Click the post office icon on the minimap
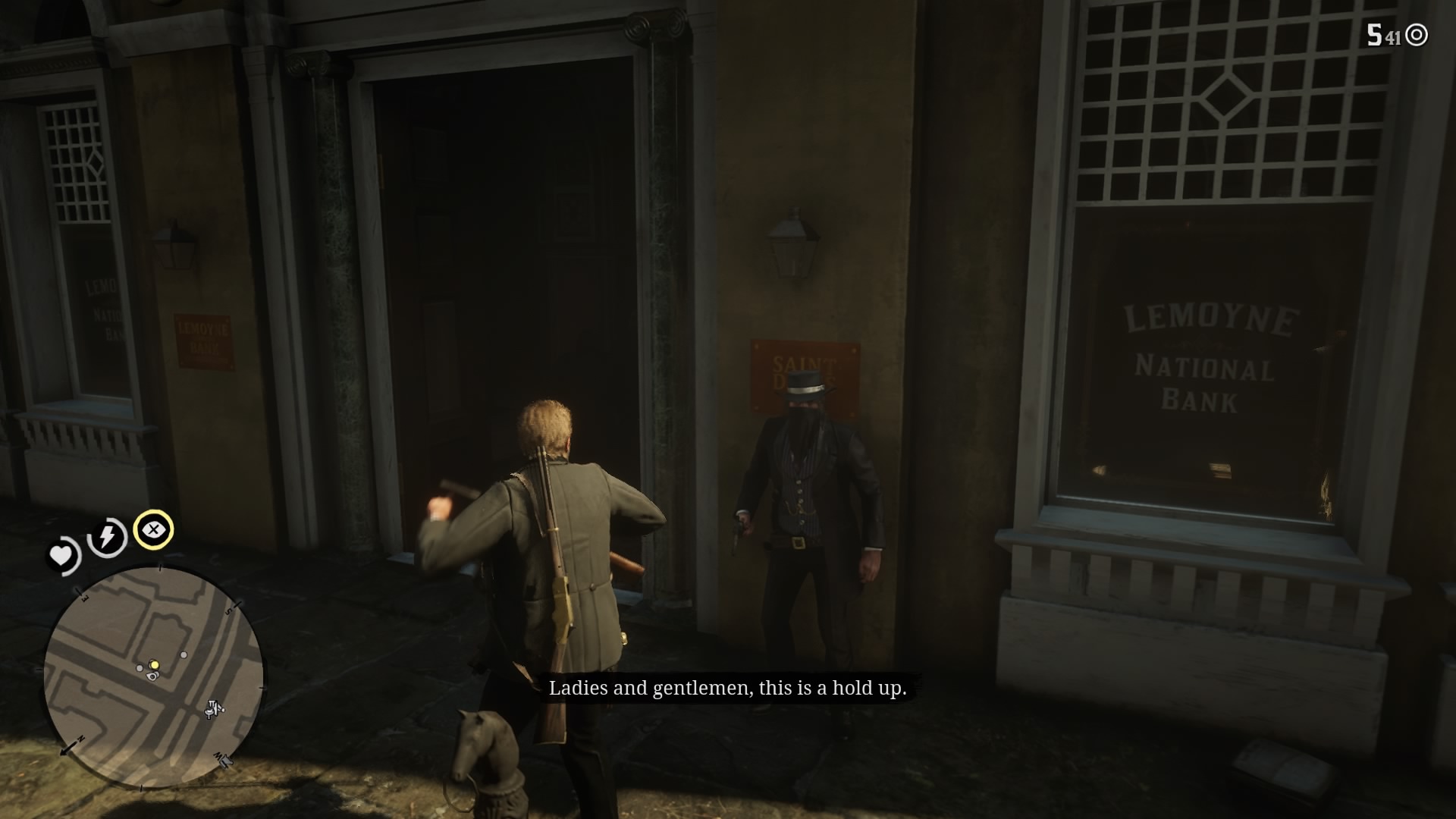This screenshot has width=1456, height=819. [x=213, y=708]
